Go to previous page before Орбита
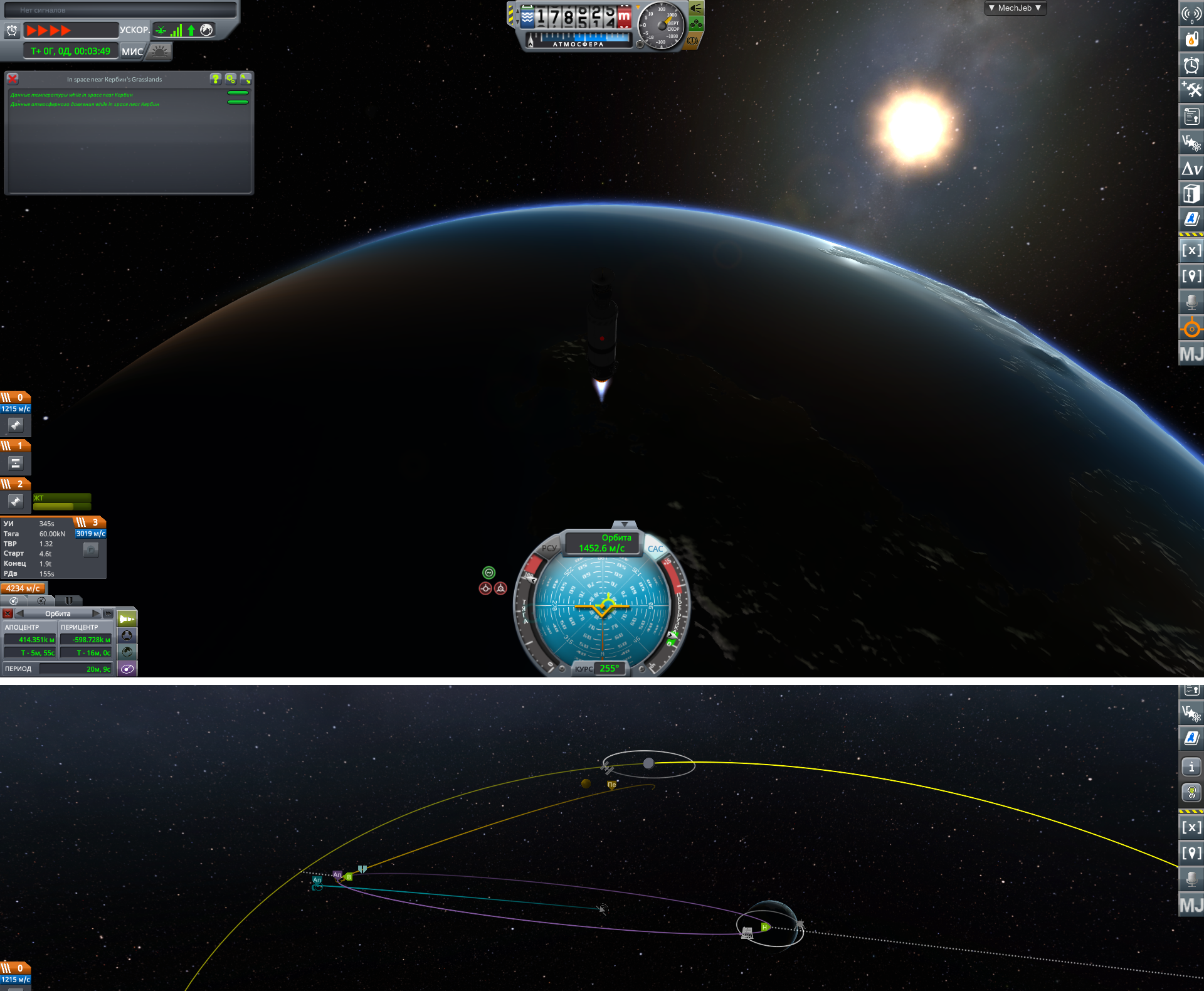 (20, 613)
